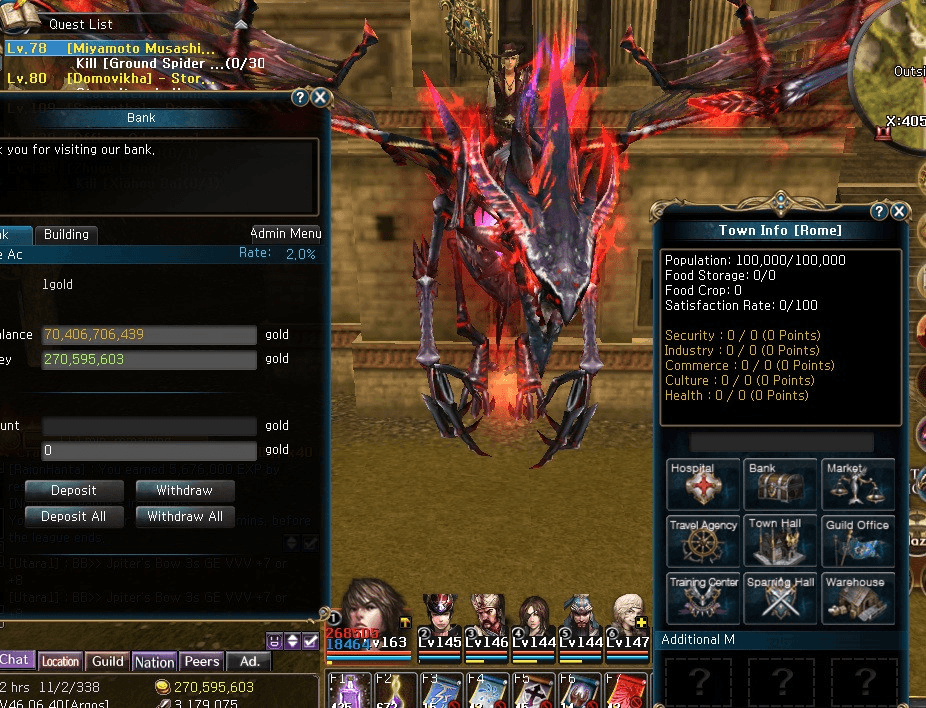
Task: Enter the Town Hall
Action: coord(782,541)
